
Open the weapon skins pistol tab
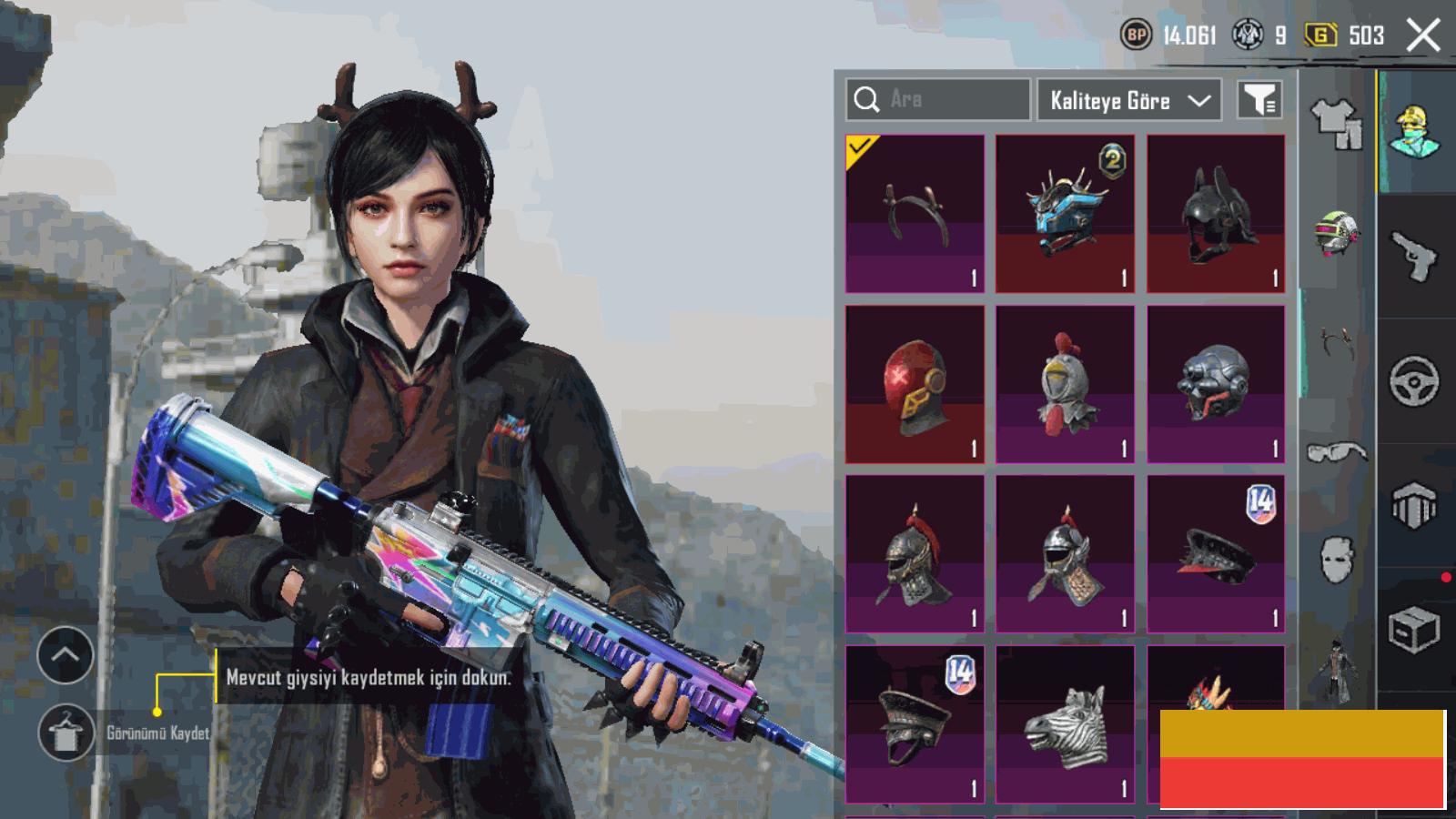1415,256
